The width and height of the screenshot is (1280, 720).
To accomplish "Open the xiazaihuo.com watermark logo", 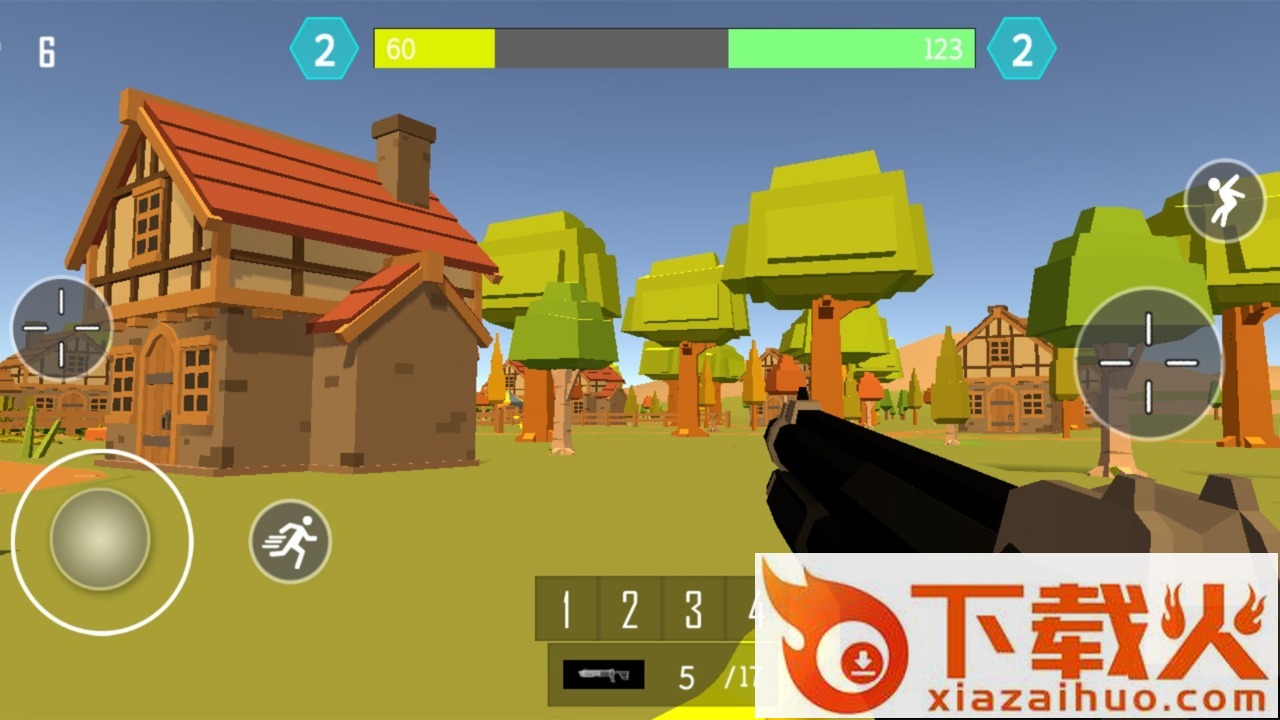I will point(1016,636).
